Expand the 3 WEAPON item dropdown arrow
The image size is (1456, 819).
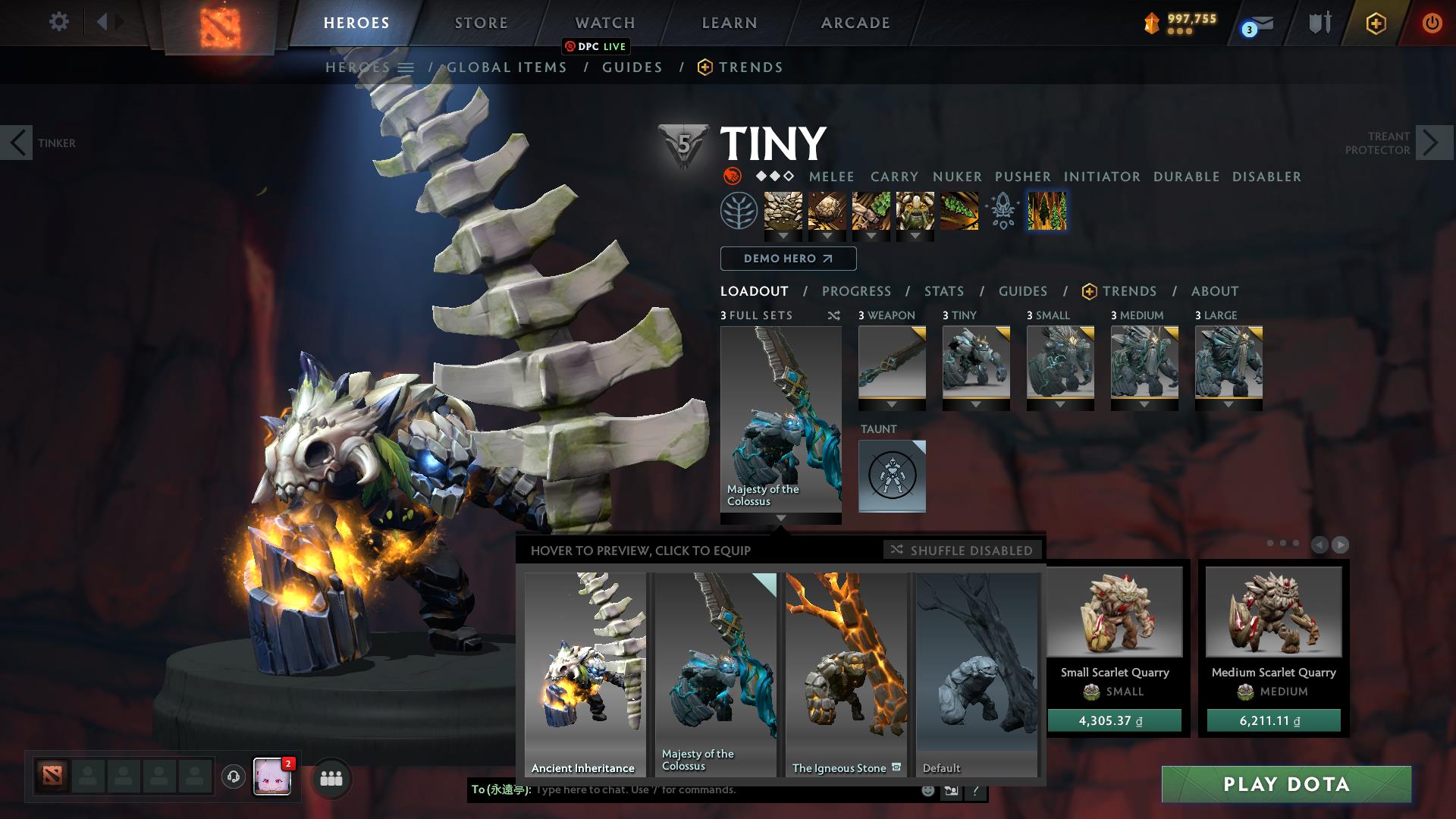891,404
